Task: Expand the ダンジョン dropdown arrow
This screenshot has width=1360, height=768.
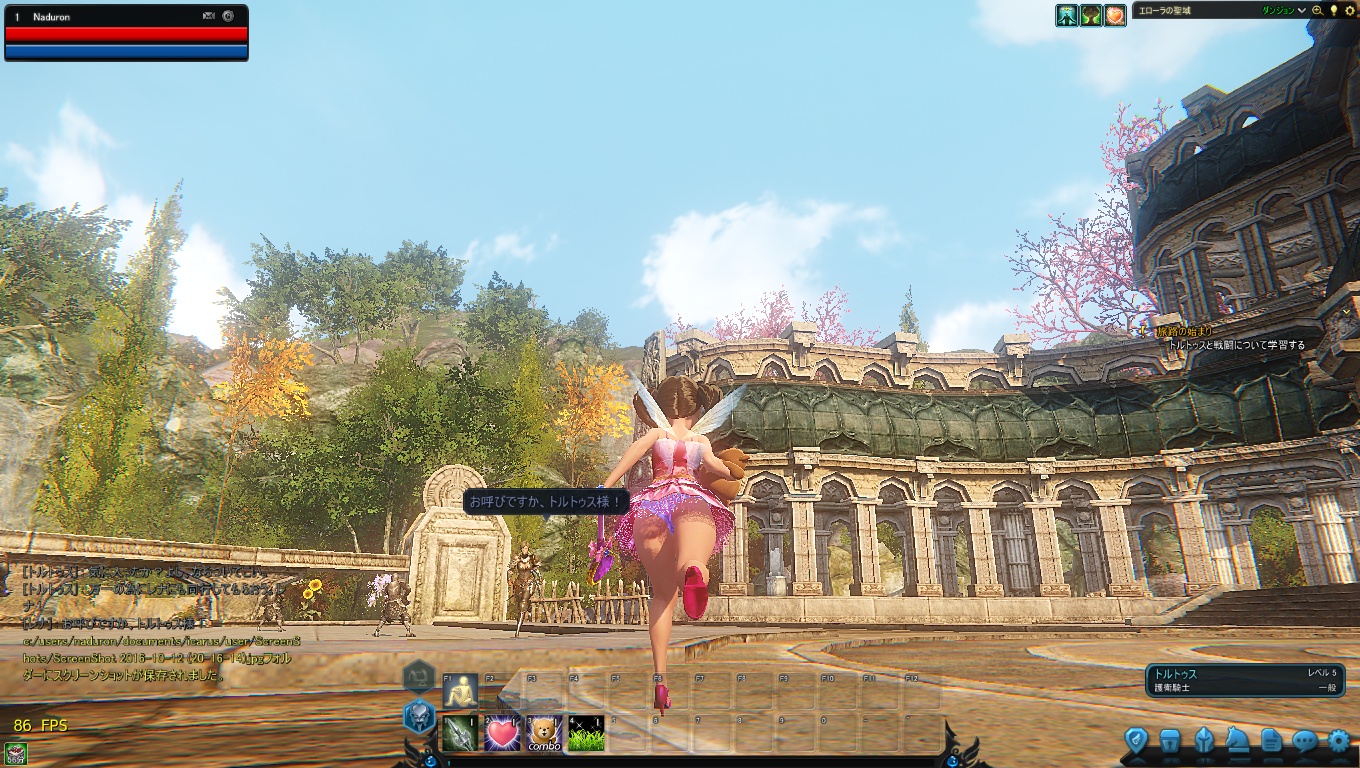Action: (1302, 11)
